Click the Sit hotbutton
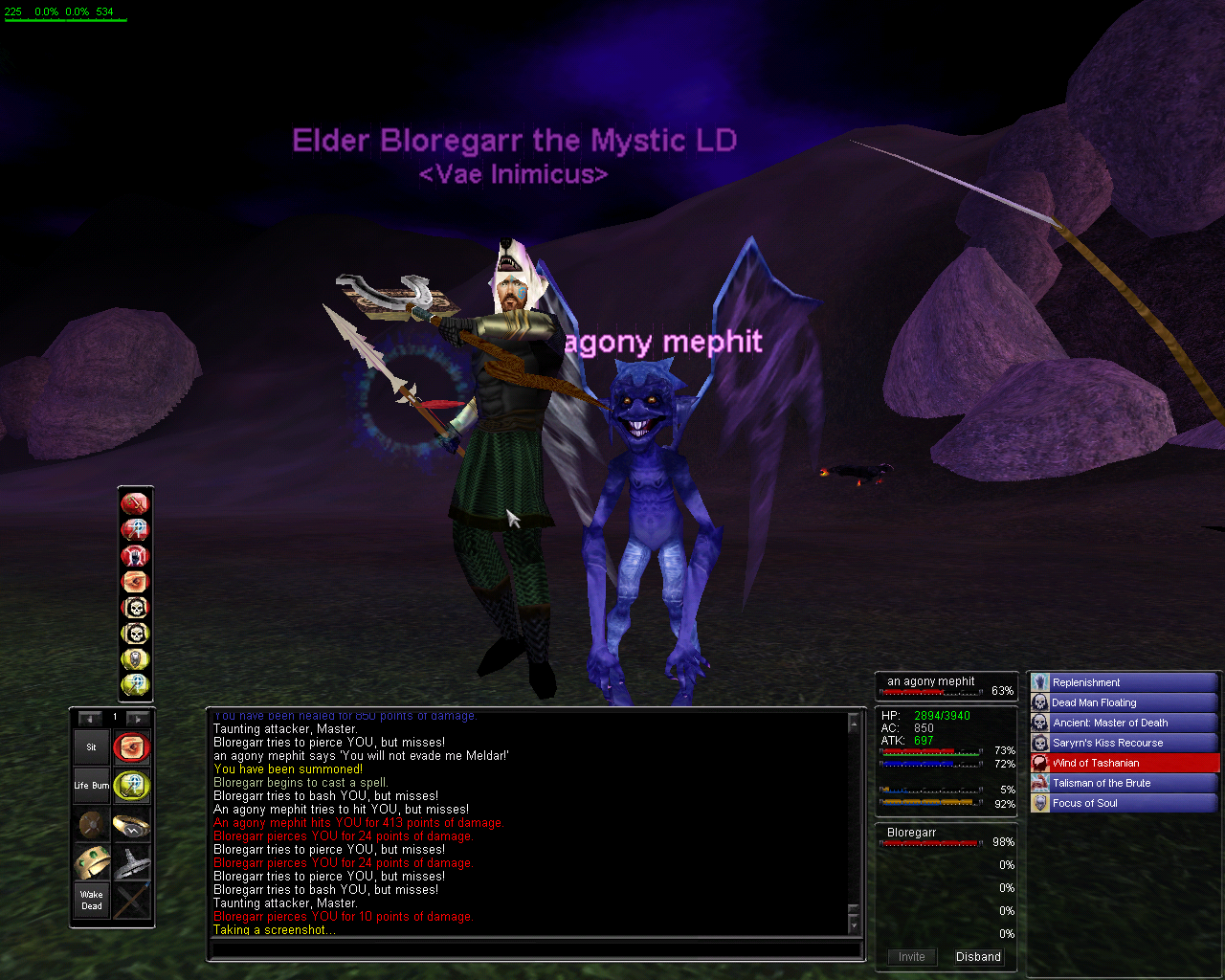The image size is (1225, 980). point(92,747)
